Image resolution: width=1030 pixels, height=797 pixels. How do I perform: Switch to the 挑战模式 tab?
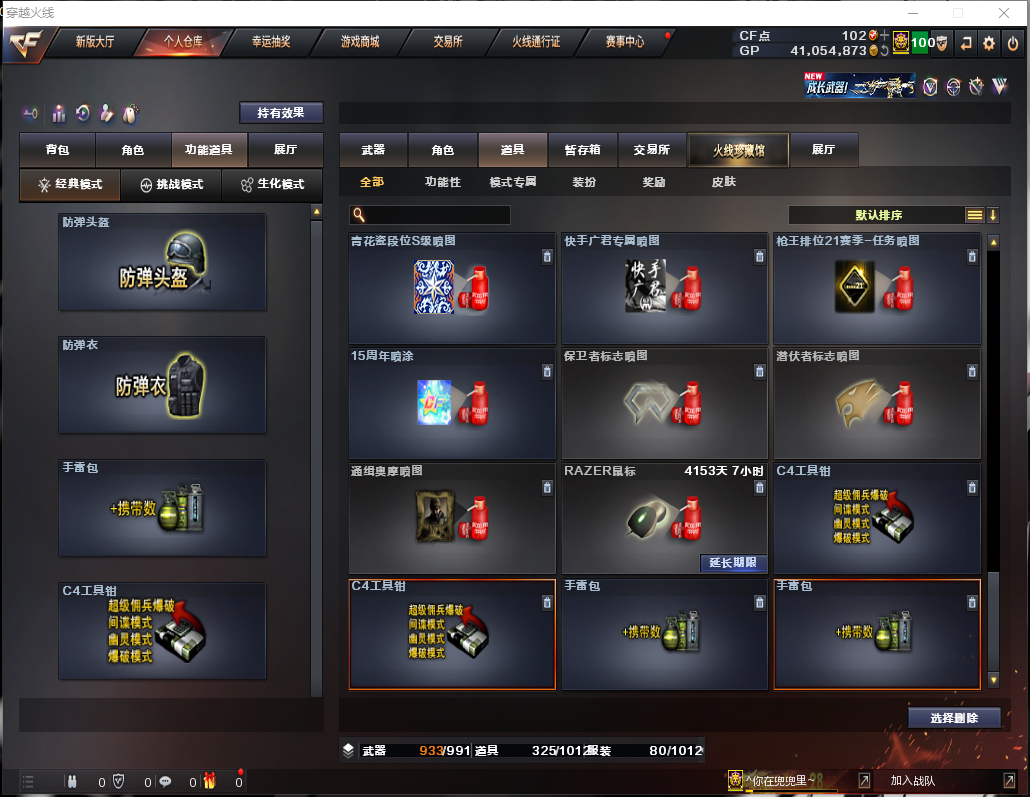pyautogui.click(x=171, y=184)
